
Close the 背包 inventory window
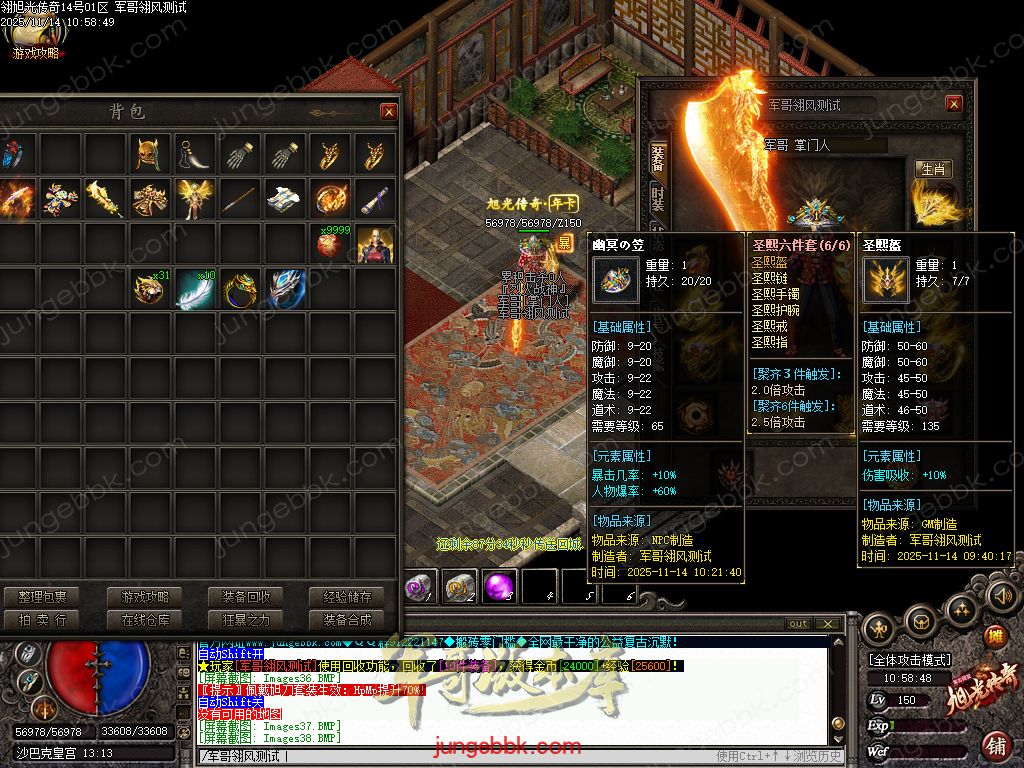(x=389, y=112)
